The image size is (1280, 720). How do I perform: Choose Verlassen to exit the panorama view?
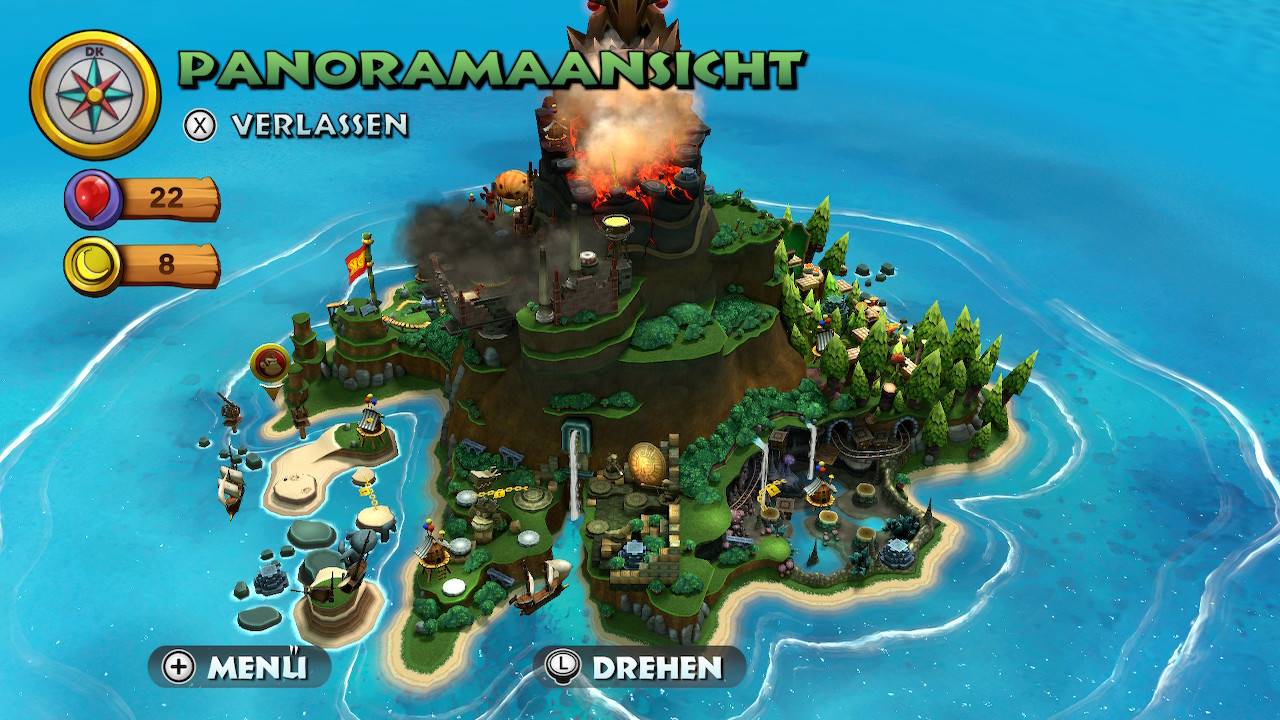coord(297,125)
